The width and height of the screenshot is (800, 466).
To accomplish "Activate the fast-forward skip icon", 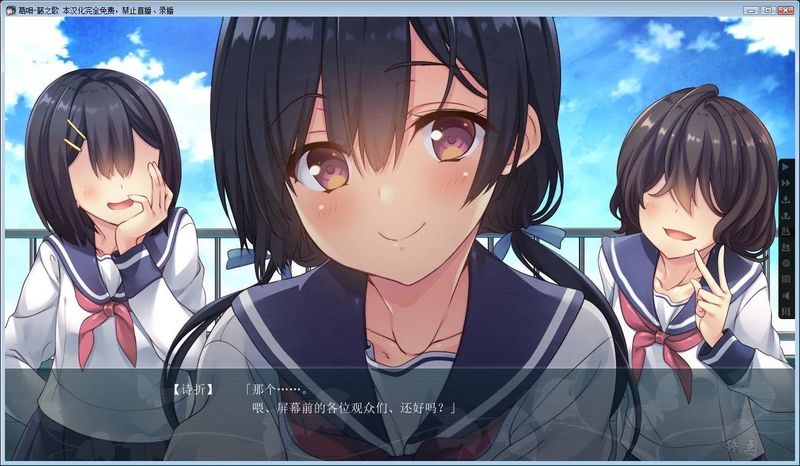I will pos(787,182).
